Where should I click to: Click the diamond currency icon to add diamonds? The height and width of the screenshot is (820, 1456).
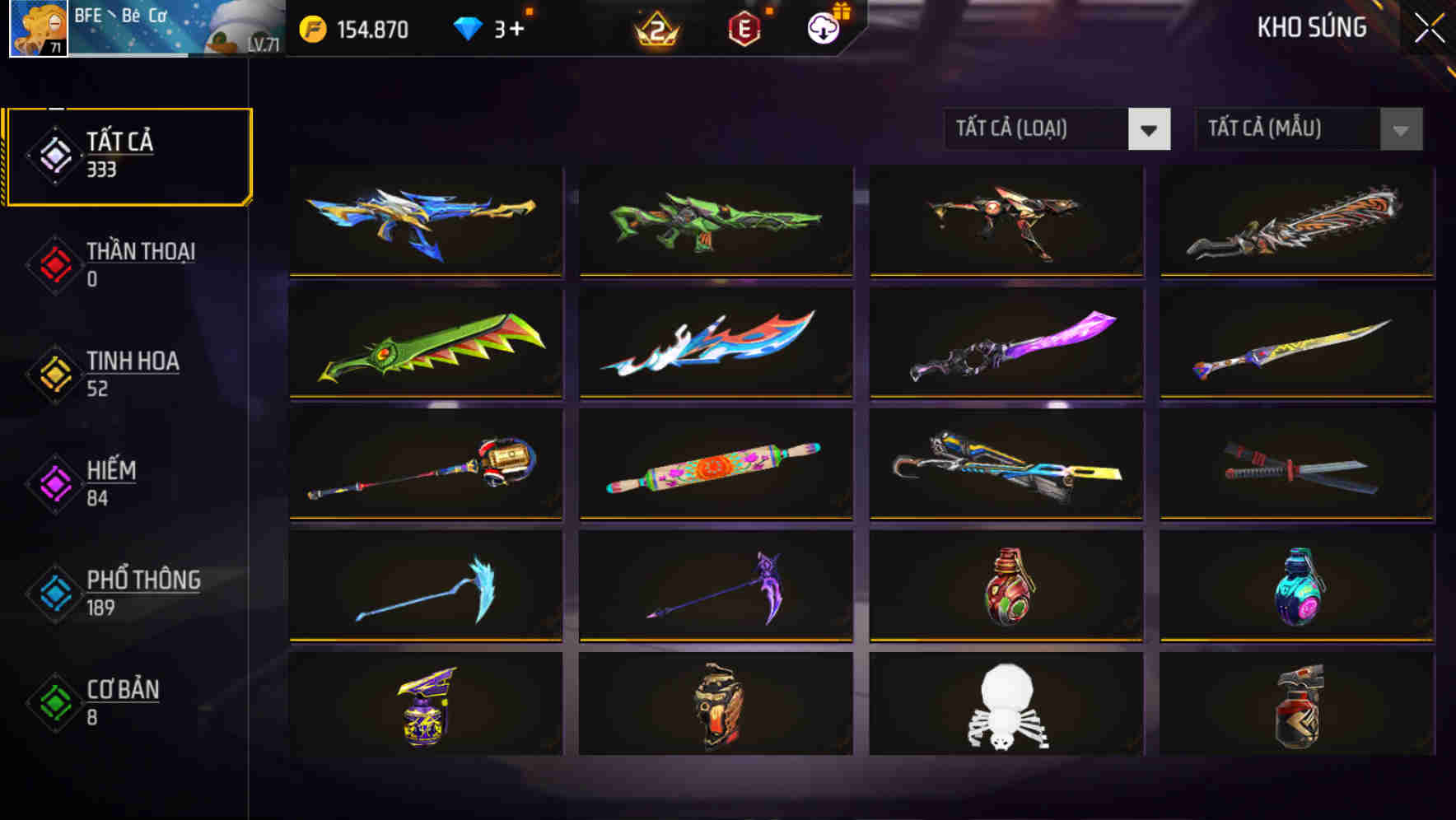(x=467, y=29)
